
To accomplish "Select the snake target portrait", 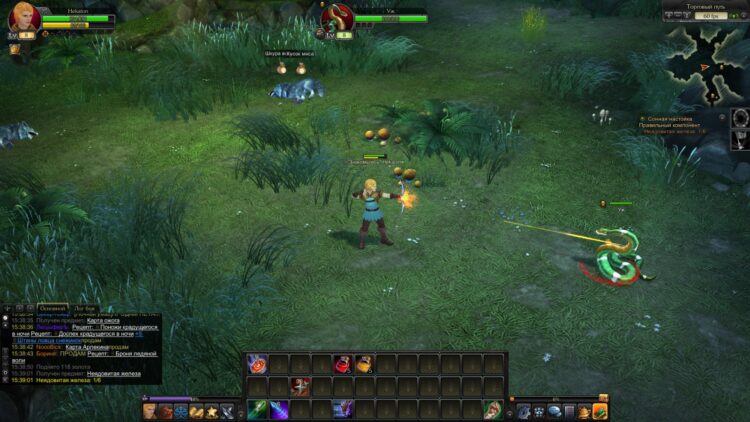I will click(x=337, y=18).
